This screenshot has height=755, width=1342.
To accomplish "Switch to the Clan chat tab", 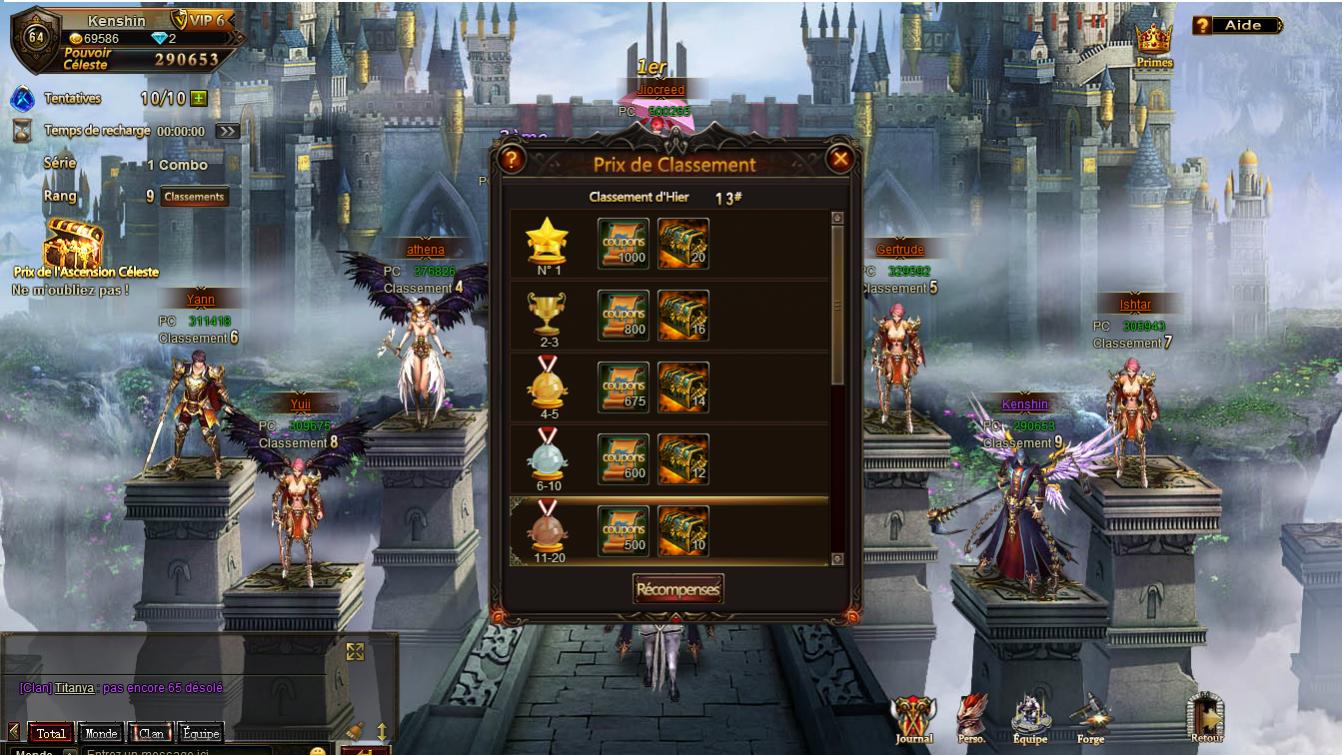I will tap(151, 733).
